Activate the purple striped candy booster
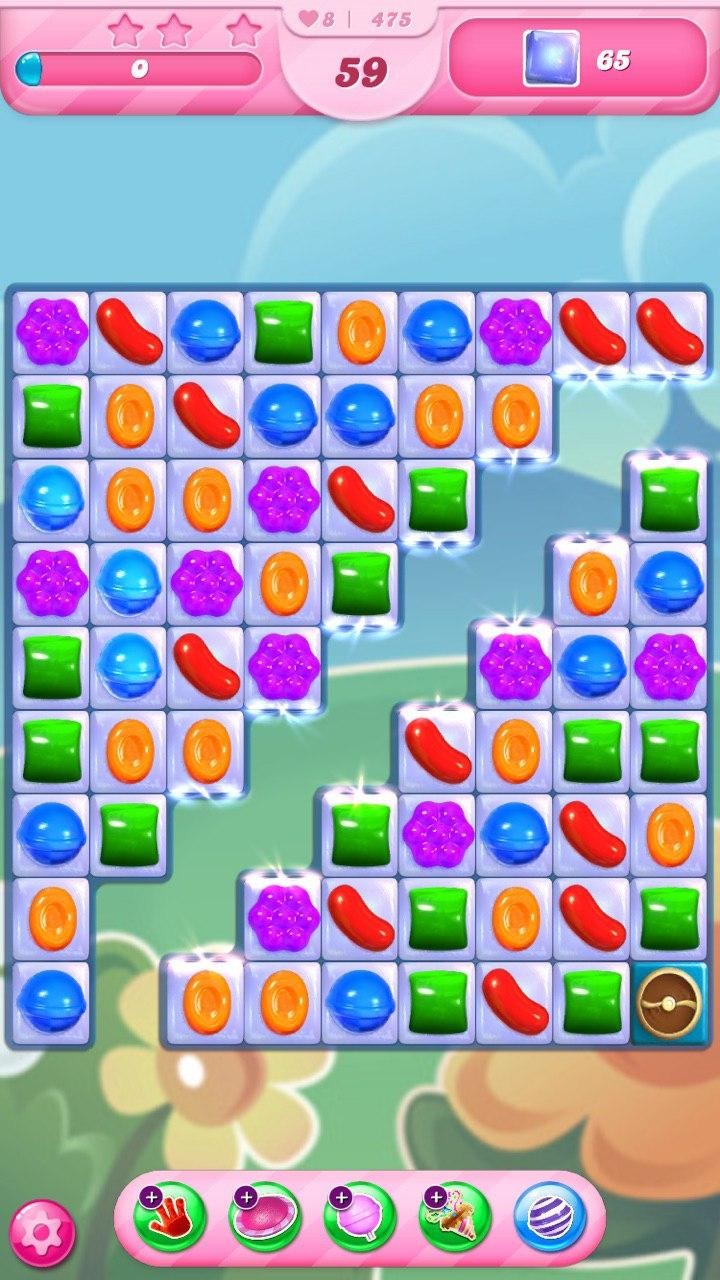The width and height of the screenshot is (720, 1280). [549, 1217]
